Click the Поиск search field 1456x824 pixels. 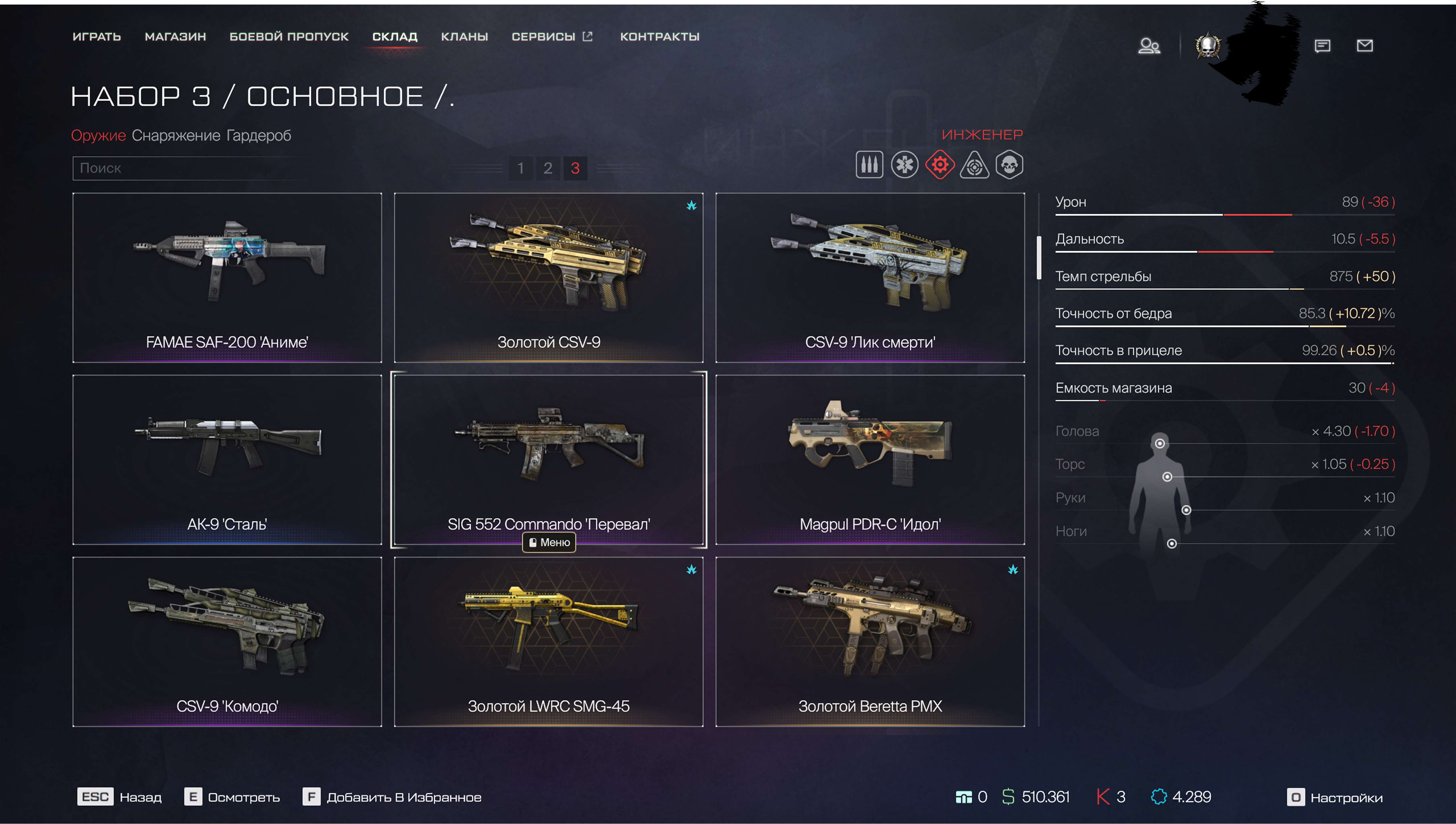pyautogui.click(x=189, y=168)
